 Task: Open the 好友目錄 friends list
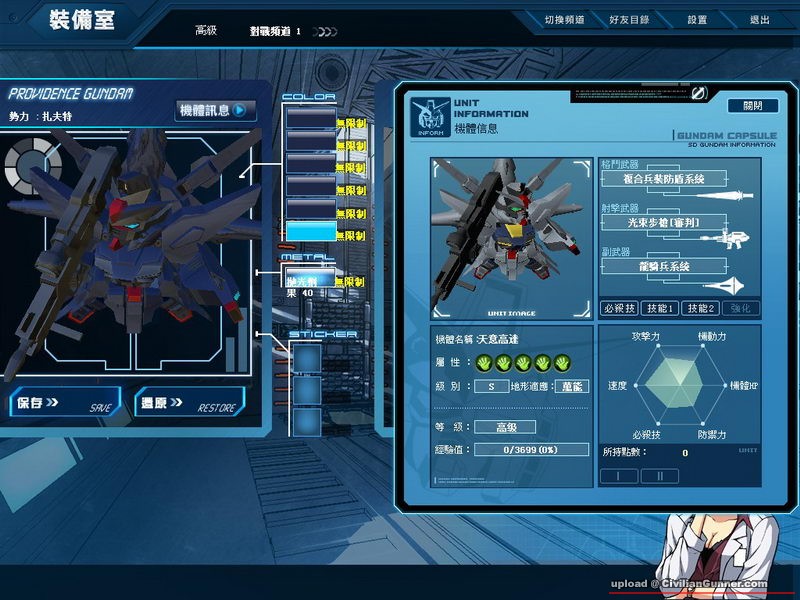[x=628, y=20]
